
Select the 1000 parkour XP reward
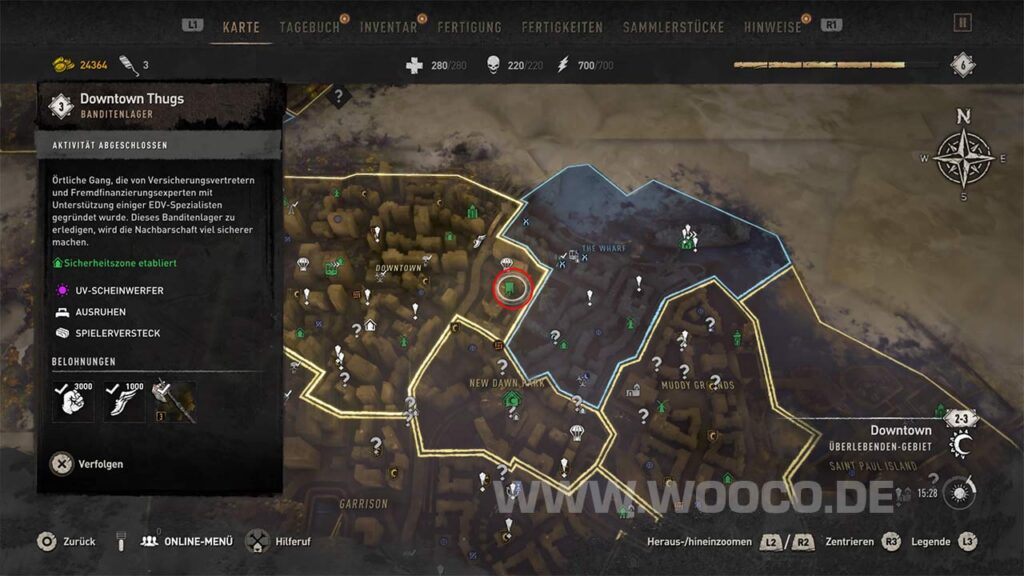click(124, 401)
